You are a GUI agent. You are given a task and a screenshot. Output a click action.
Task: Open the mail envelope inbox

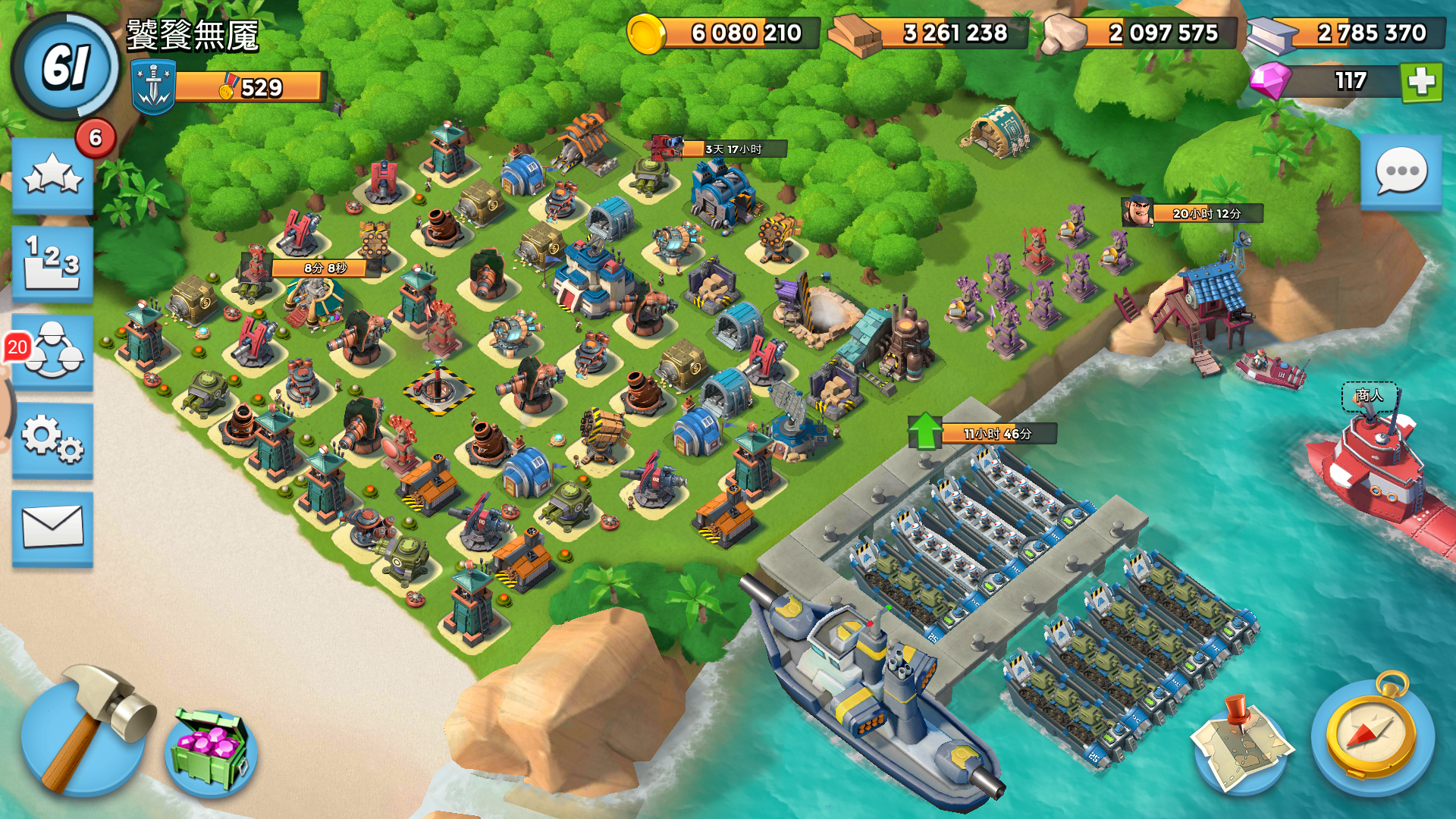(52, 528)
